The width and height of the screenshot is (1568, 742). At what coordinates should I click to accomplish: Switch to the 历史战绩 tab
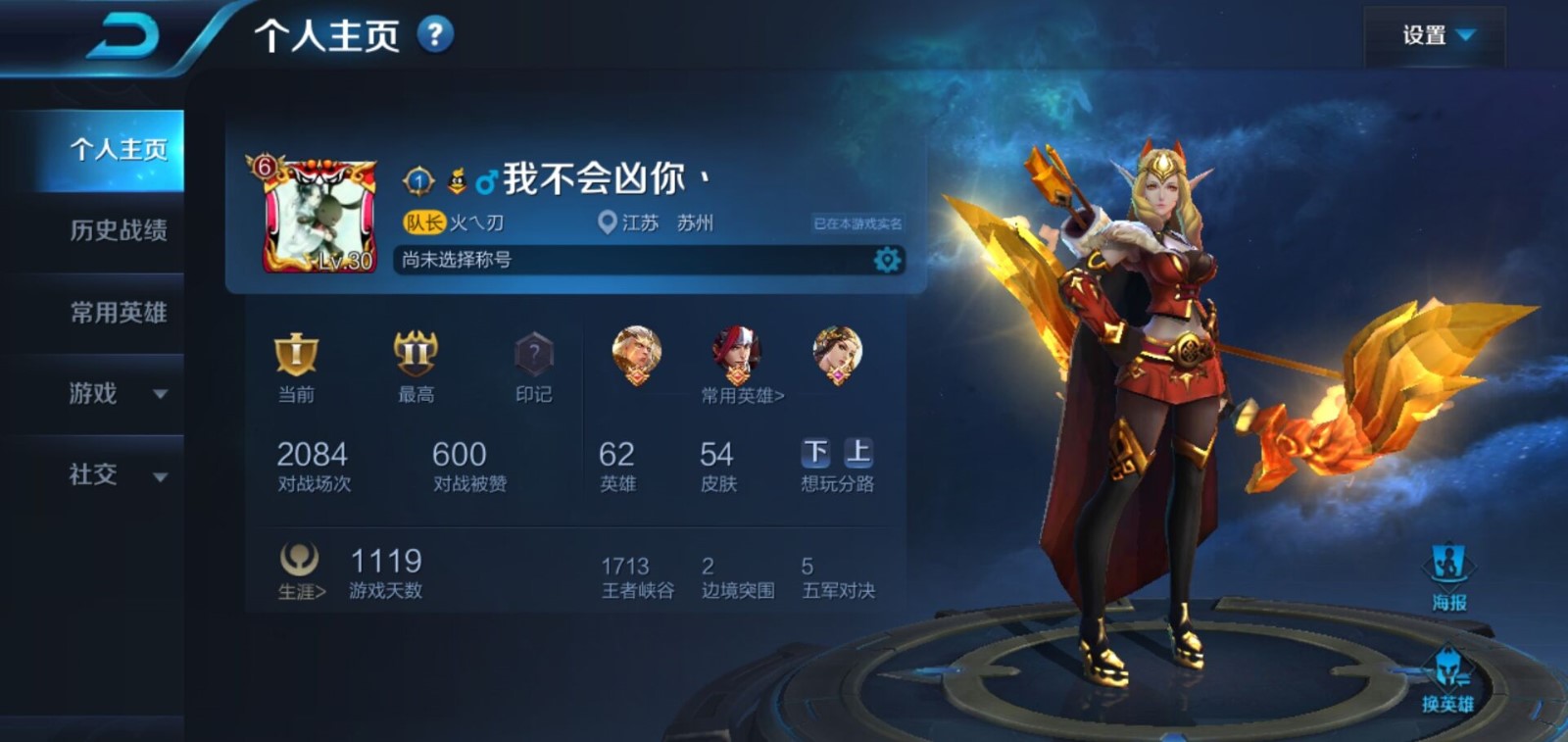point(118,230)
